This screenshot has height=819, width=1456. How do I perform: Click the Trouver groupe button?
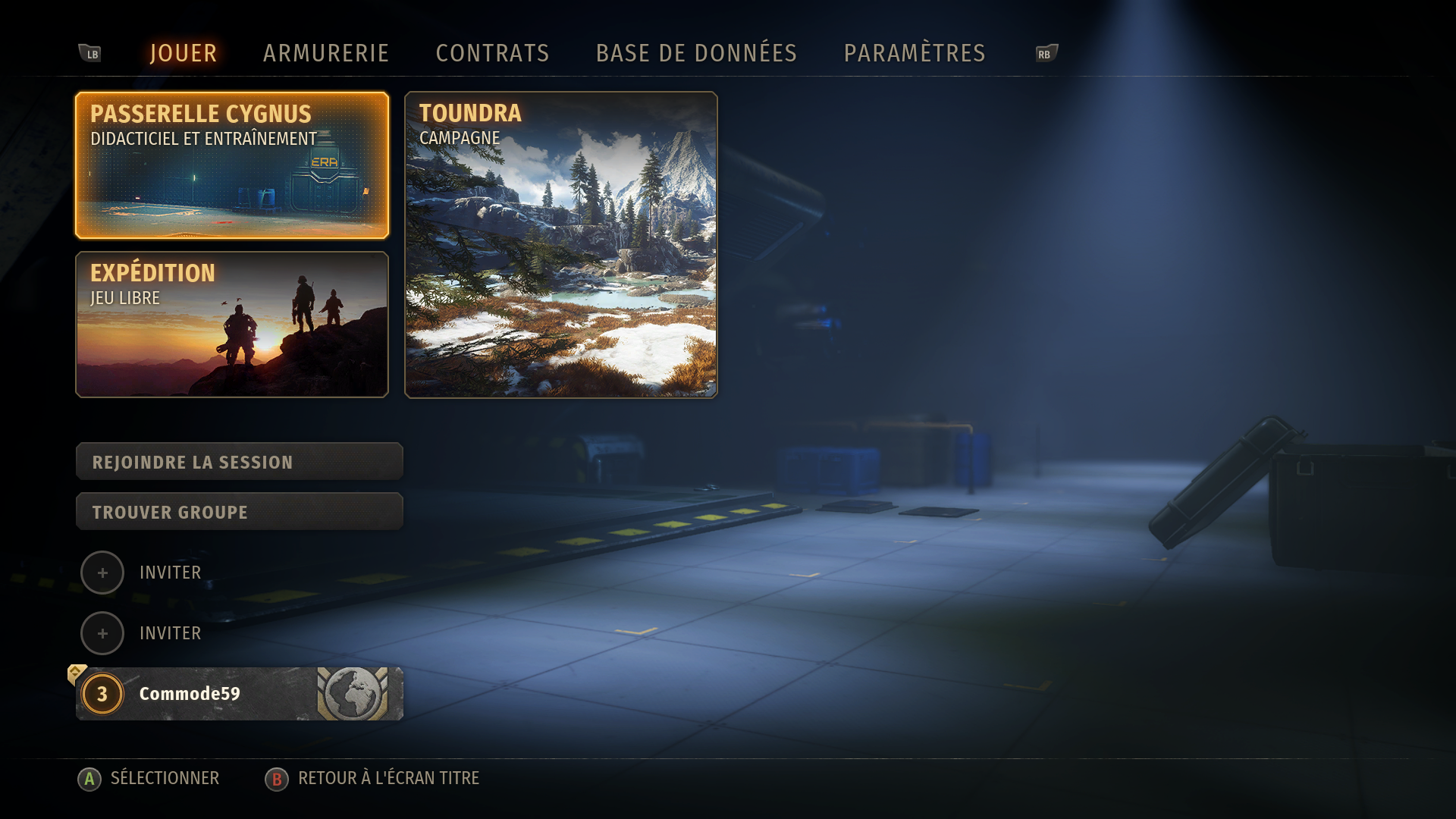point(240,512)
